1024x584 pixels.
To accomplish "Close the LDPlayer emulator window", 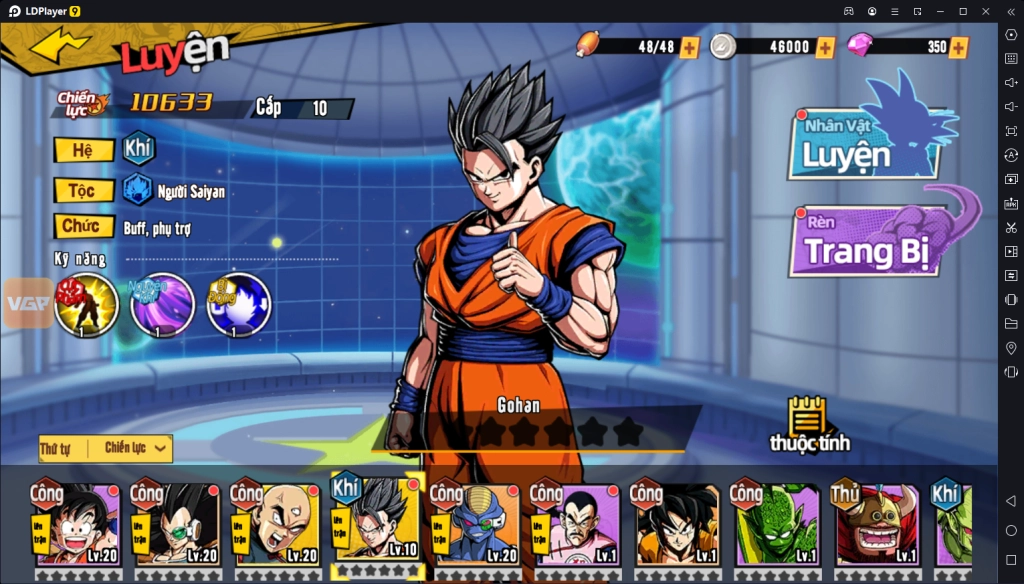I will [x=984, y=11].
